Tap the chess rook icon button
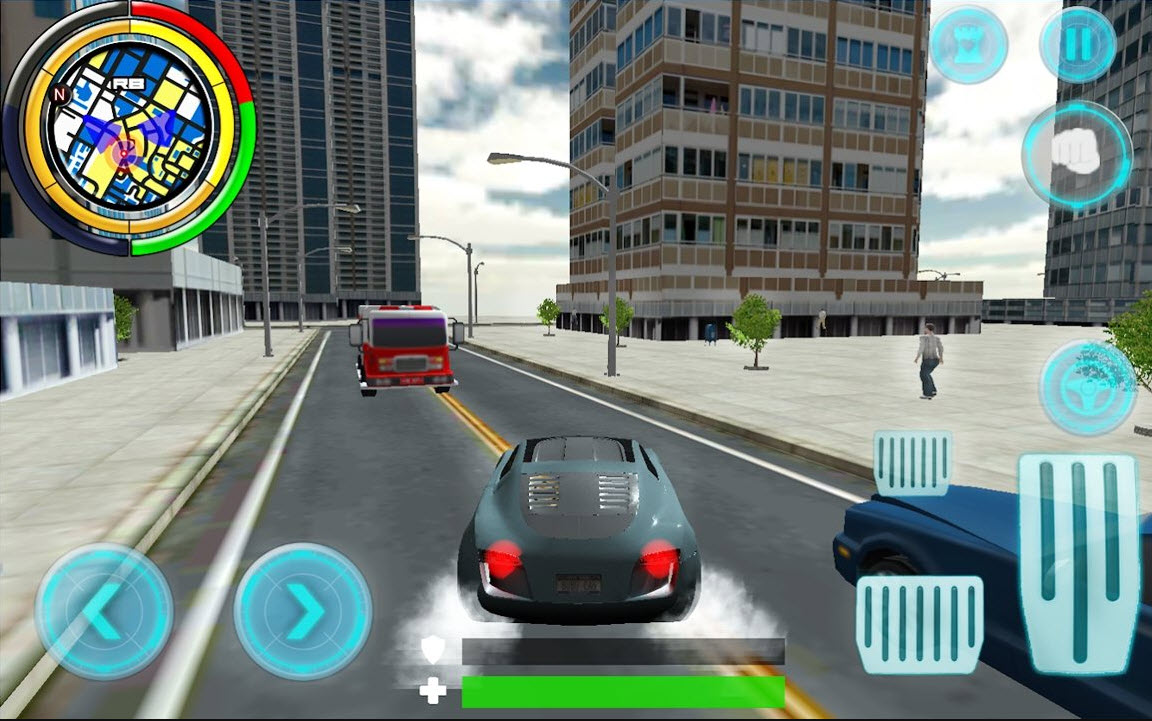 point(966,44)
